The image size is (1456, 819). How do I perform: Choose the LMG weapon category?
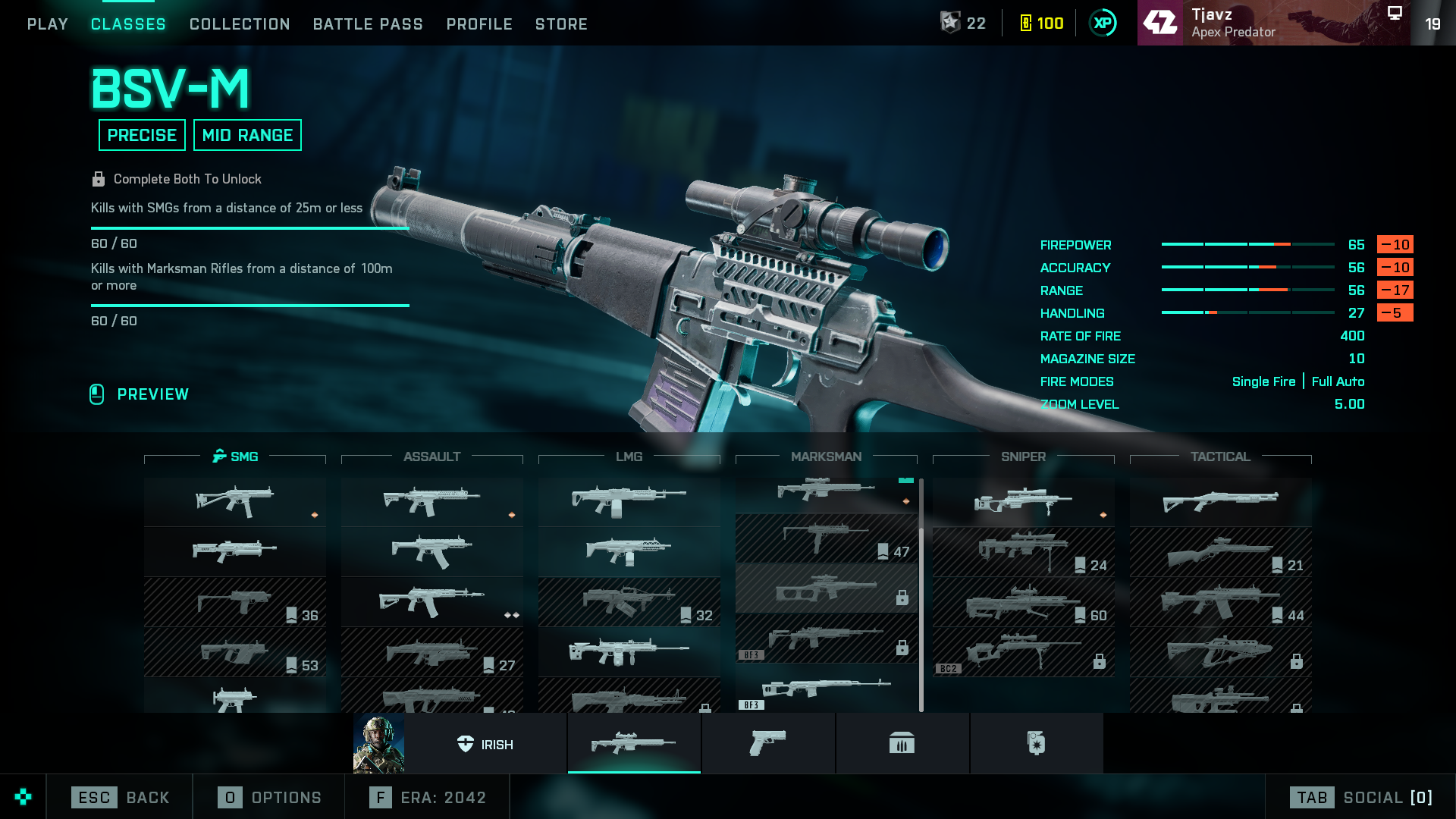pyautogui.click(x=629, y=457)
